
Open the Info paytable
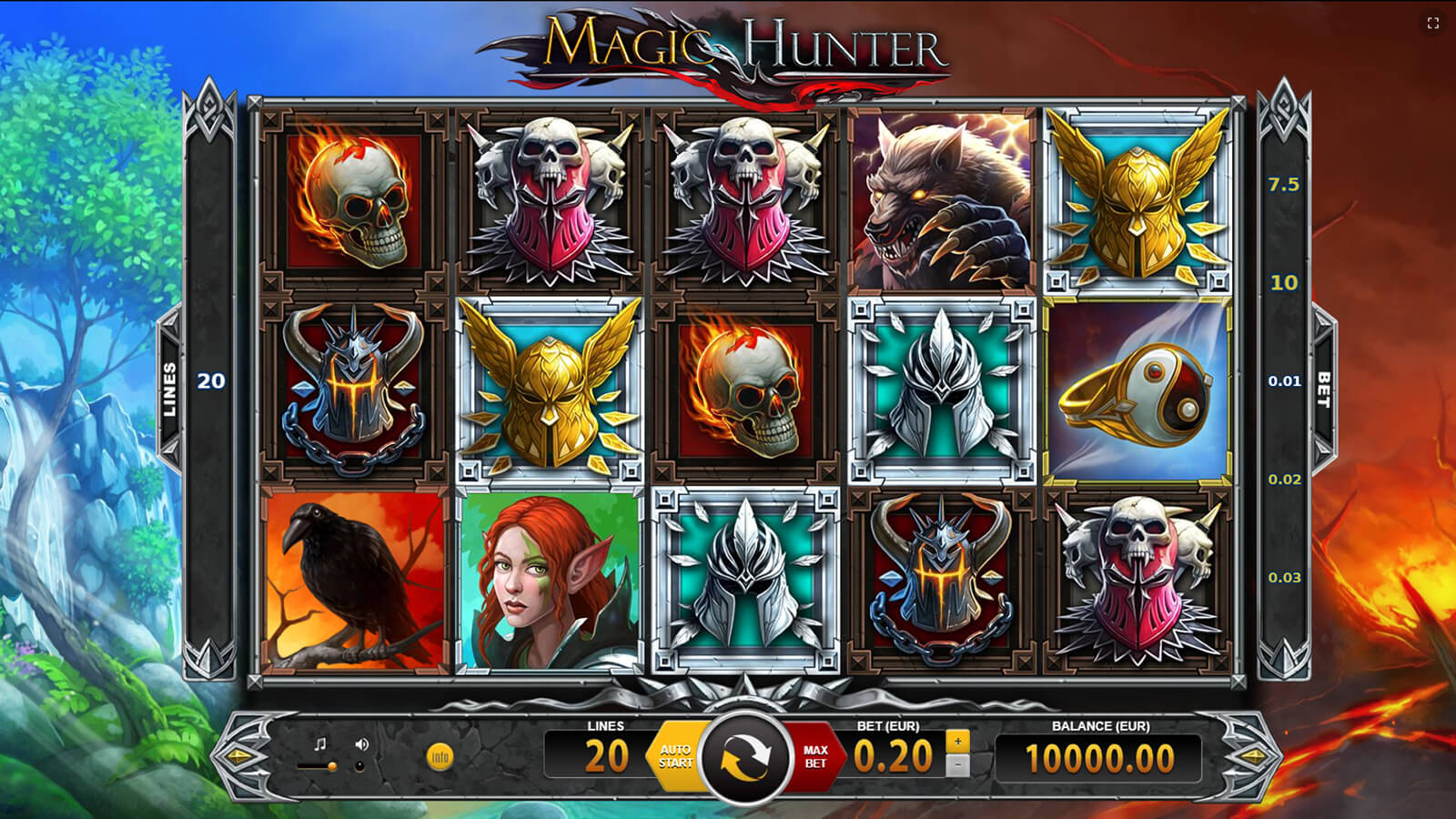click(440, 757)
